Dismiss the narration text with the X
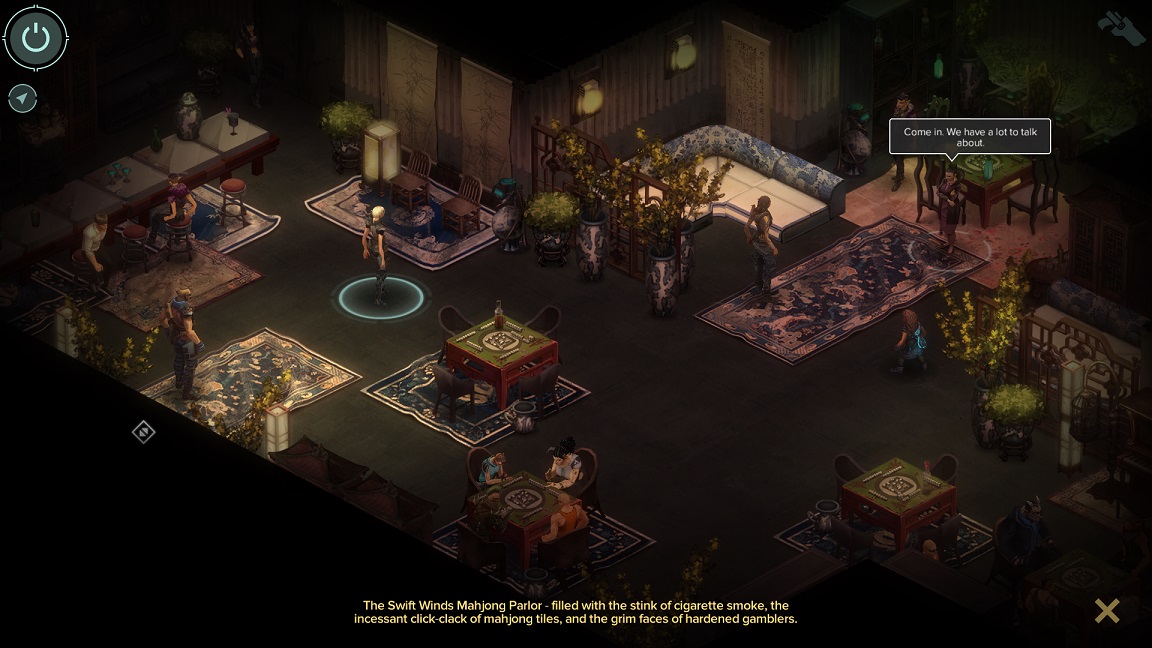Image resolution: width=1152 pixels, height=648 pixels. point(1106,610)
